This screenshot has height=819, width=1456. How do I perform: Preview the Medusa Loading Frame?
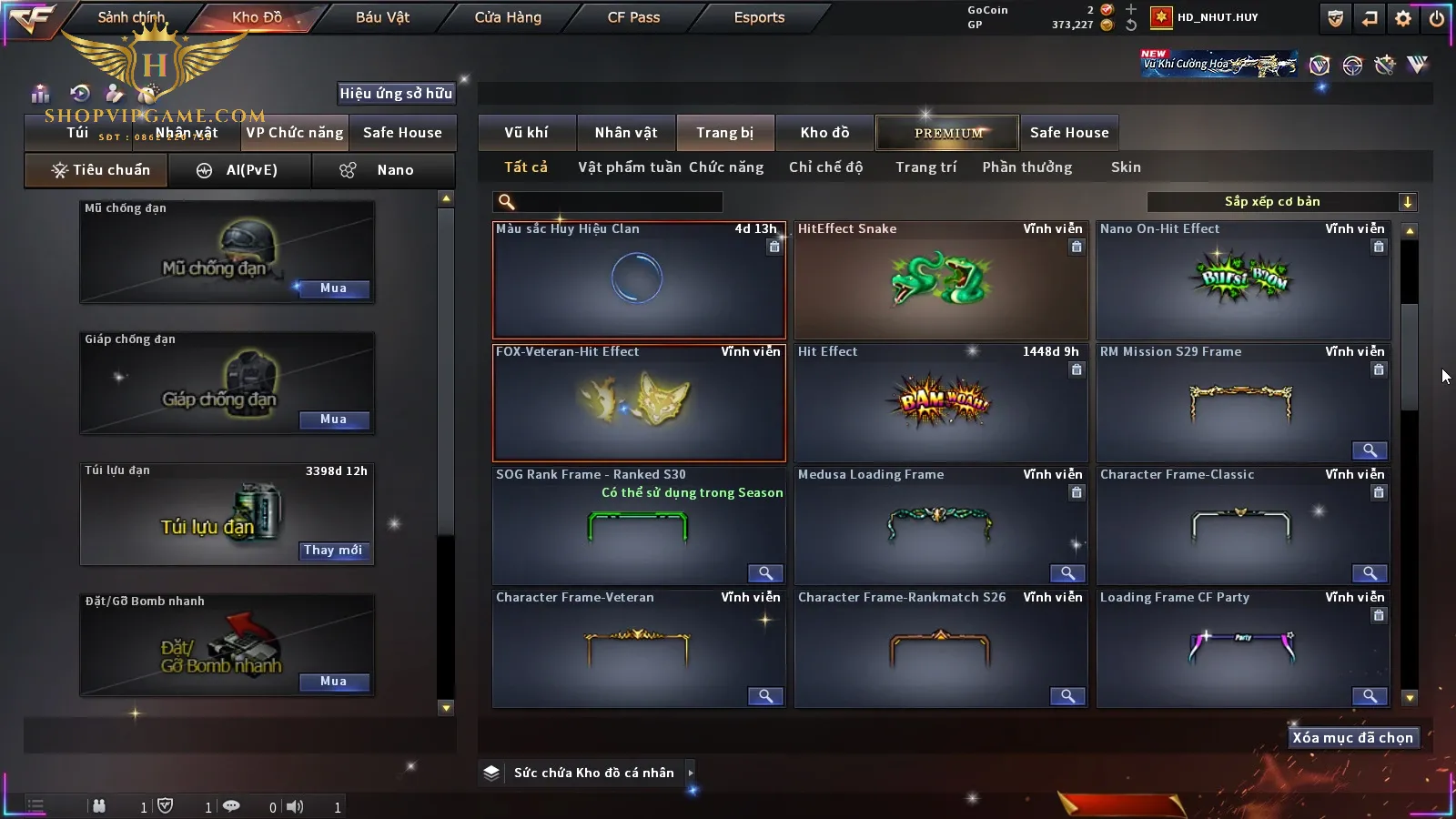click(1067, 573)
